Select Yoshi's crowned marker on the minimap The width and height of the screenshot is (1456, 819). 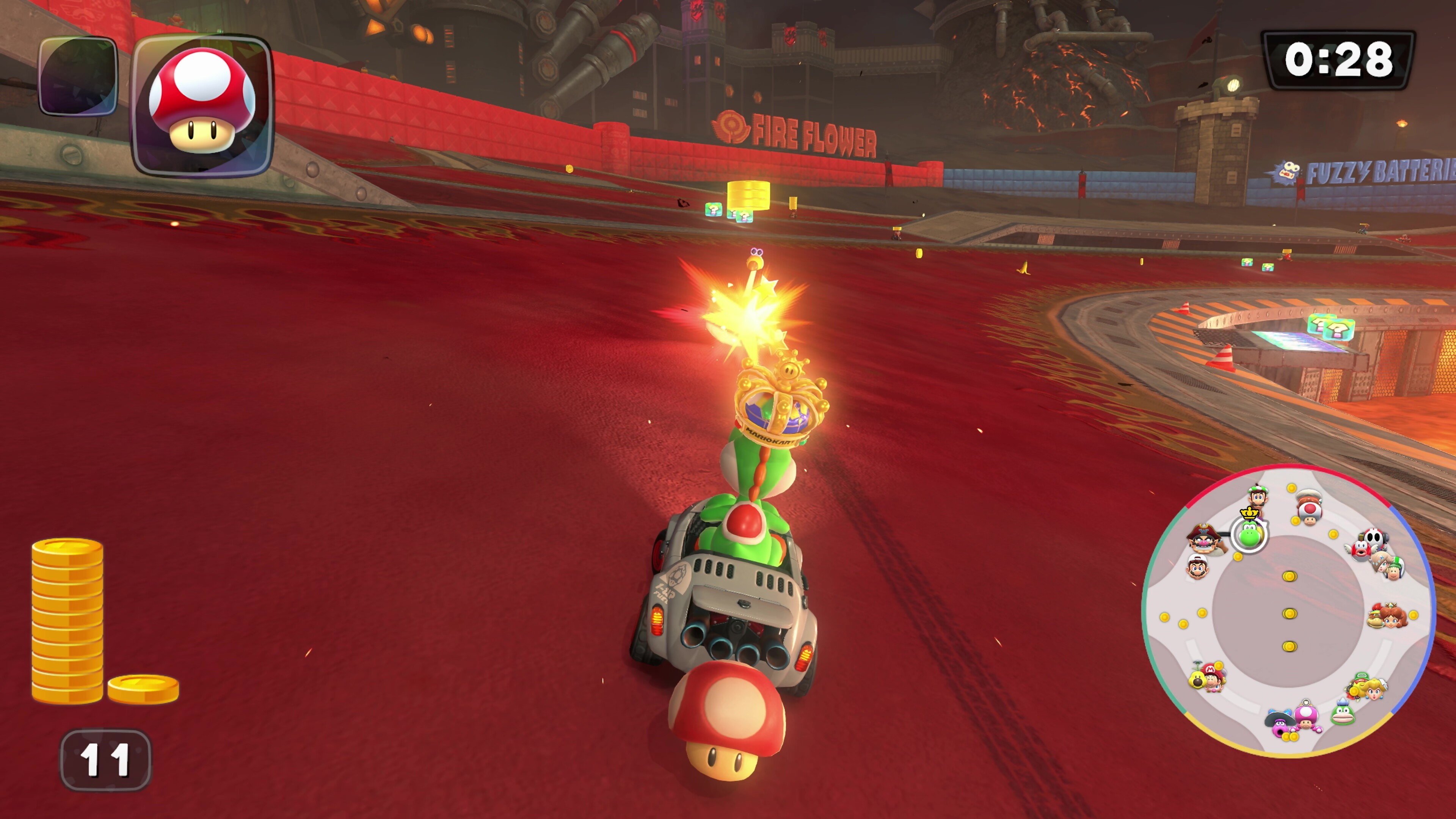click(x=1249, y=533)
